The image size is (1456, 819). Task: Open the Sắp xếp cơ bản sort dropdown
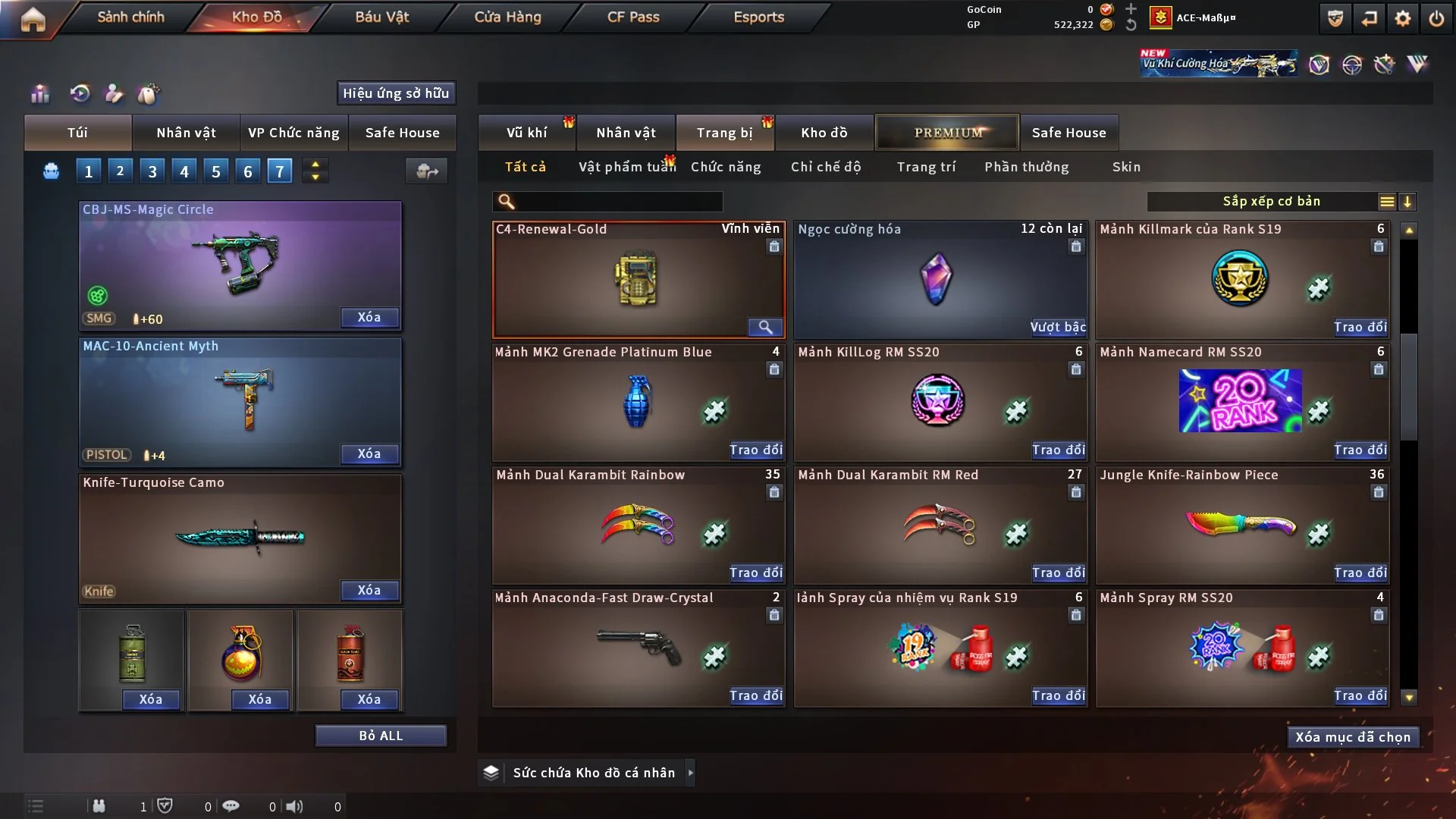click(x=1271, y=202)
